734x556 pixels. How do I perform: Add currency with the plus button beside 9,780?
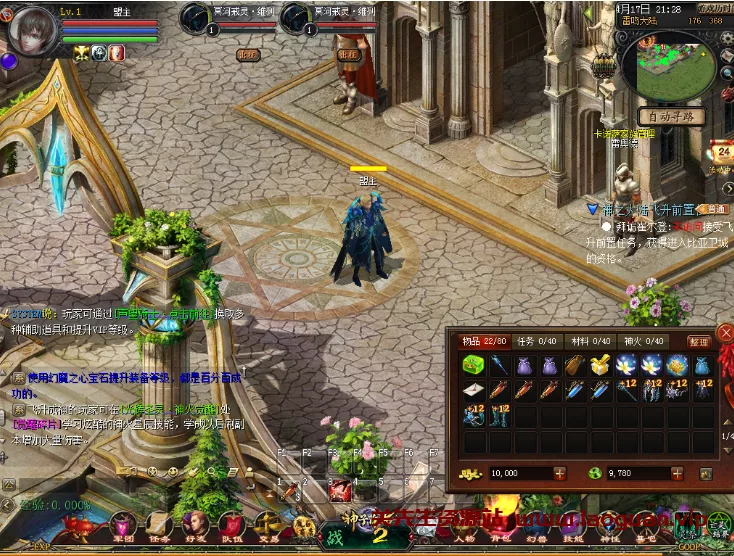(679, 473)
